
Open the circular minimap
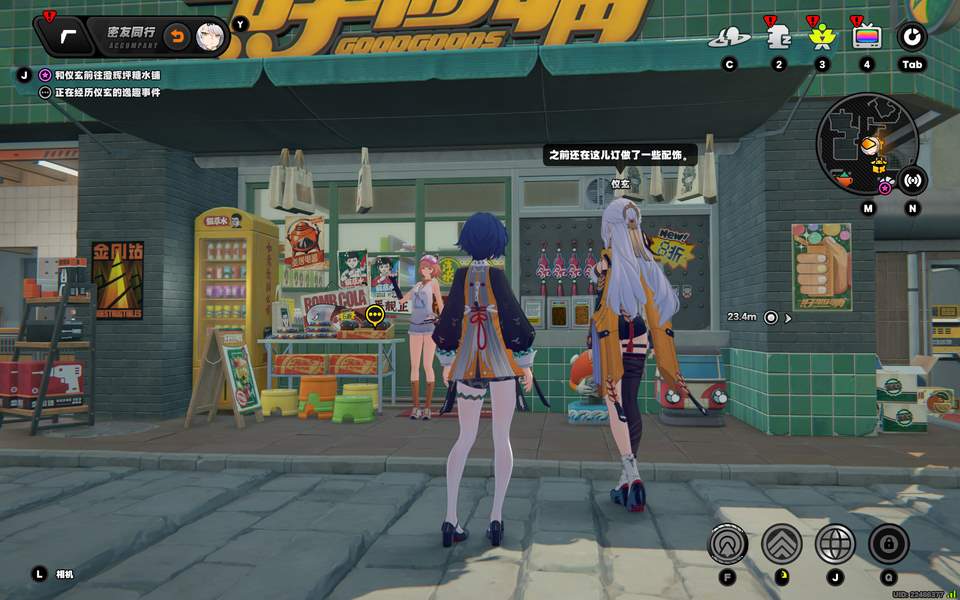pyautogui.click(x=856, y=140)
